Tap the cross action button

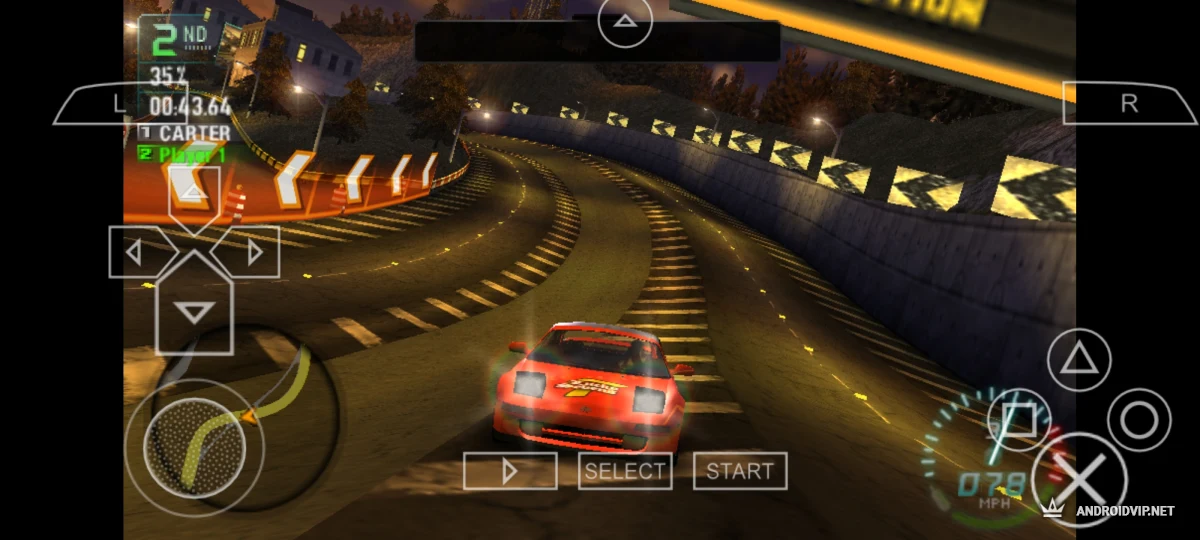[1079, 480]
